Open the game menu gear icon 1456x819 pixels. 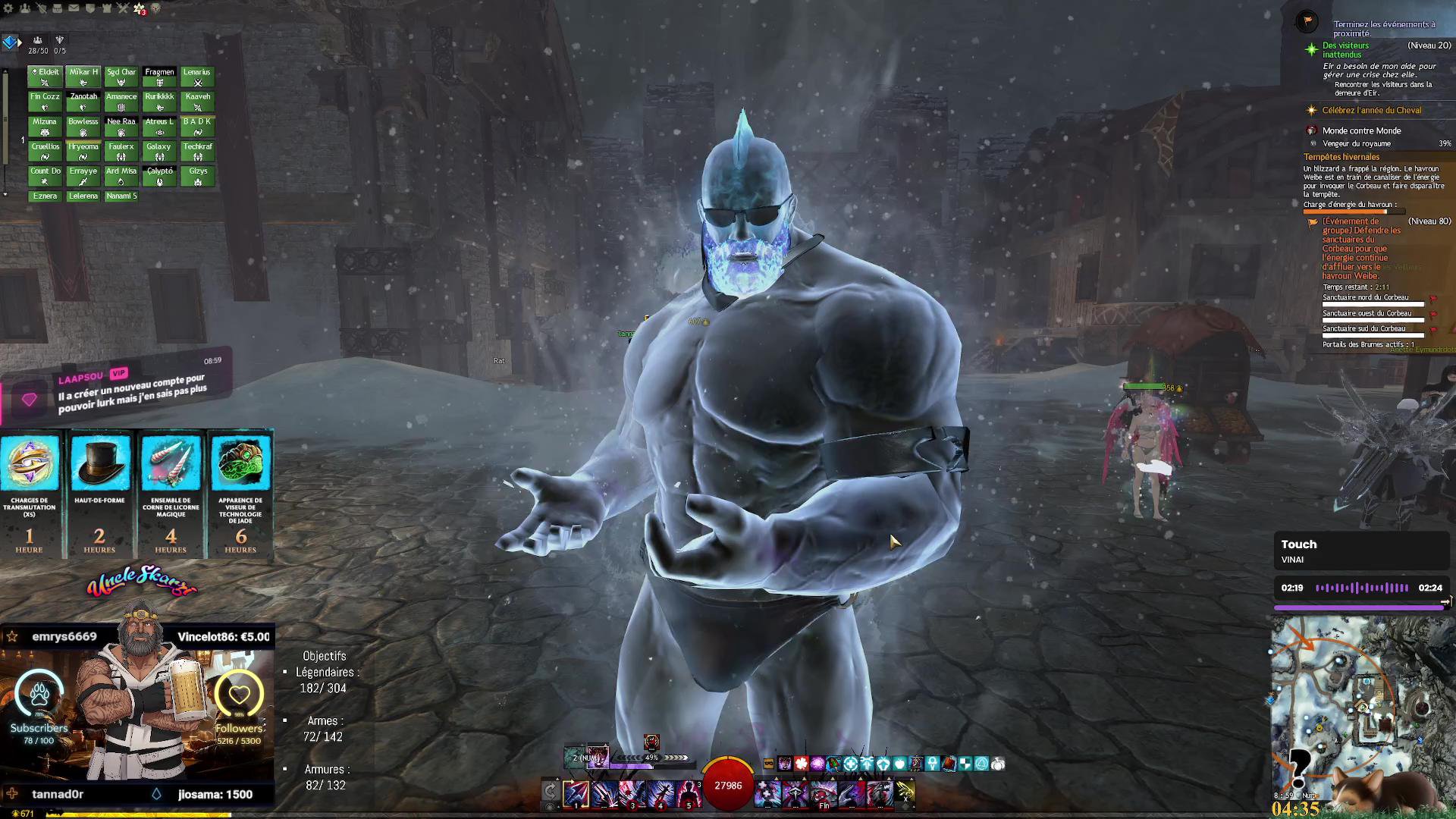(x=8, y=8)
